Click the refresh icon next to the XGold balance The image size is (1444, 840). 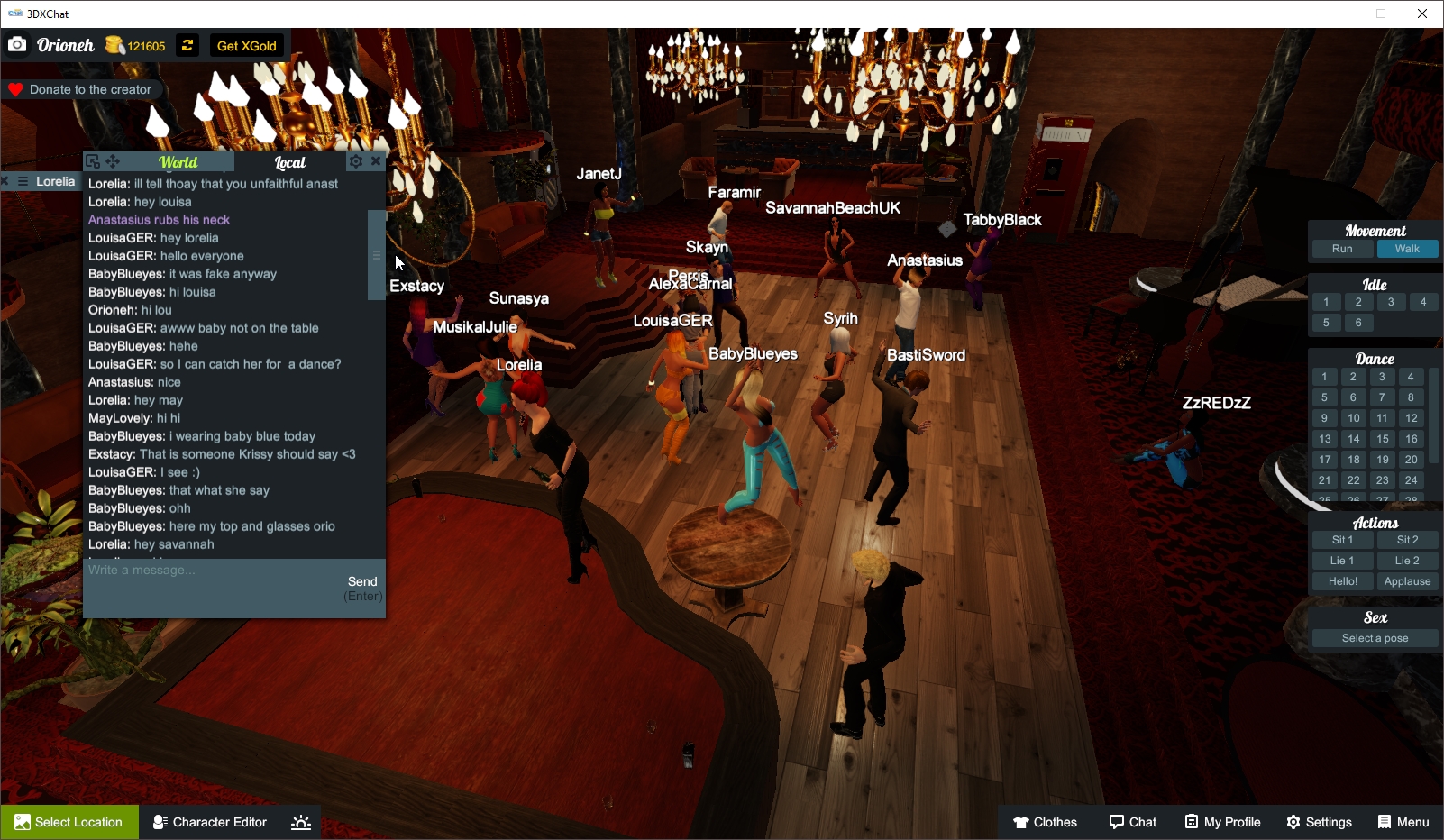click(x=187, y=45)
